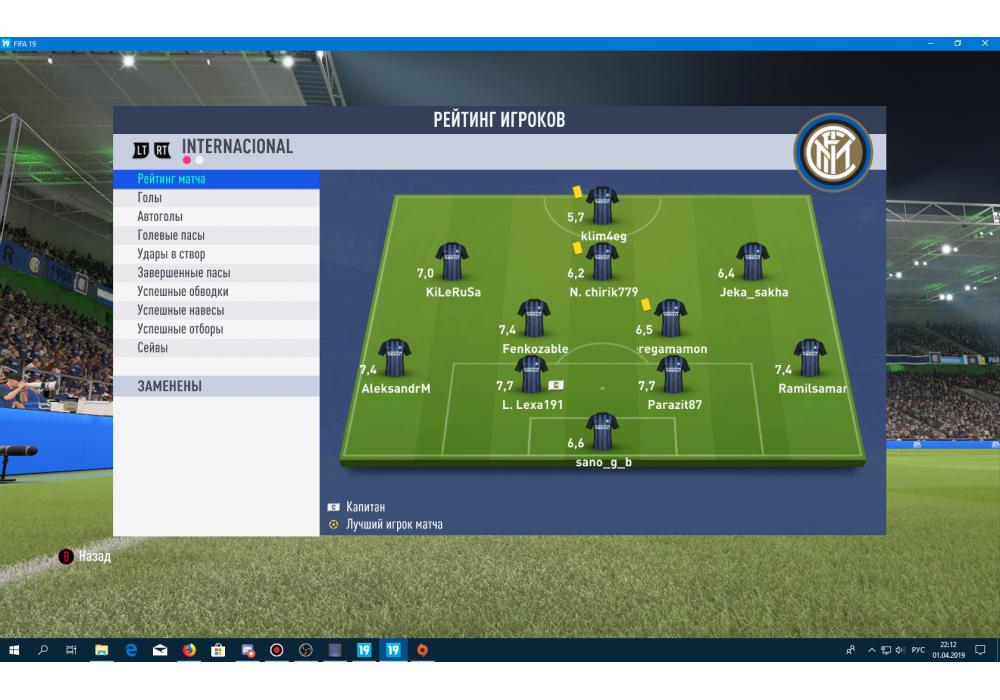This screenshot has height=700, width=1000.
Task: Select Jeka_sakha on the formation
Action: (753, 262)
